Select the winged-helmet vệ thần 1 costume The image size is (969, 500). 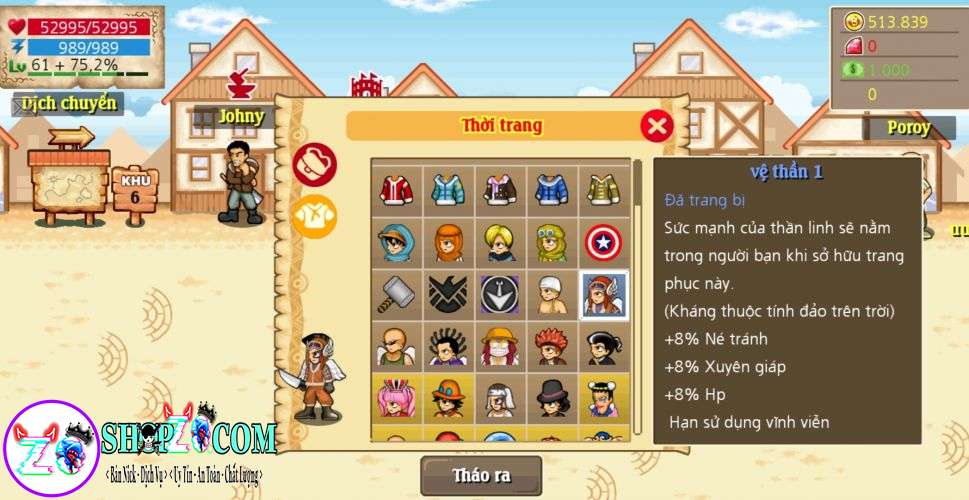(x=603, y=294)
